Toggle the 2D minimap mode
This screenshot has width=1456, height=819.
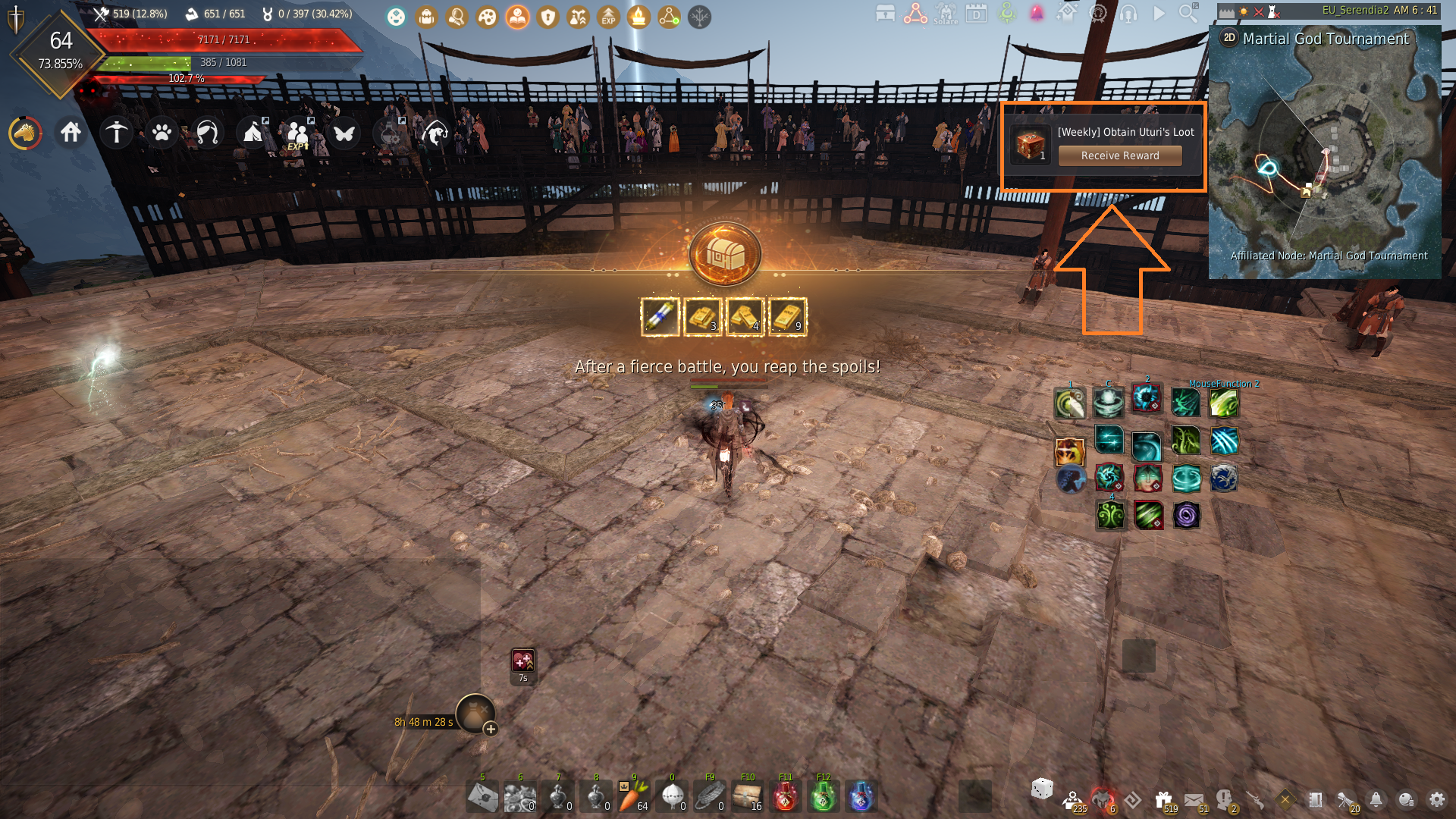point(1229,38)
